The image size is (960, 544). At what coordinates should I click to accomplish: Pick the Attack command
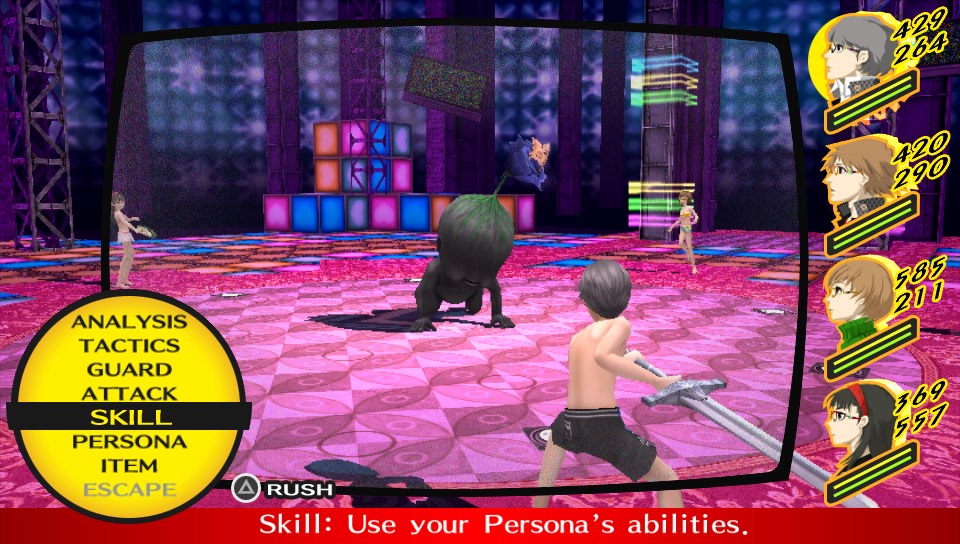coord(129,394)
